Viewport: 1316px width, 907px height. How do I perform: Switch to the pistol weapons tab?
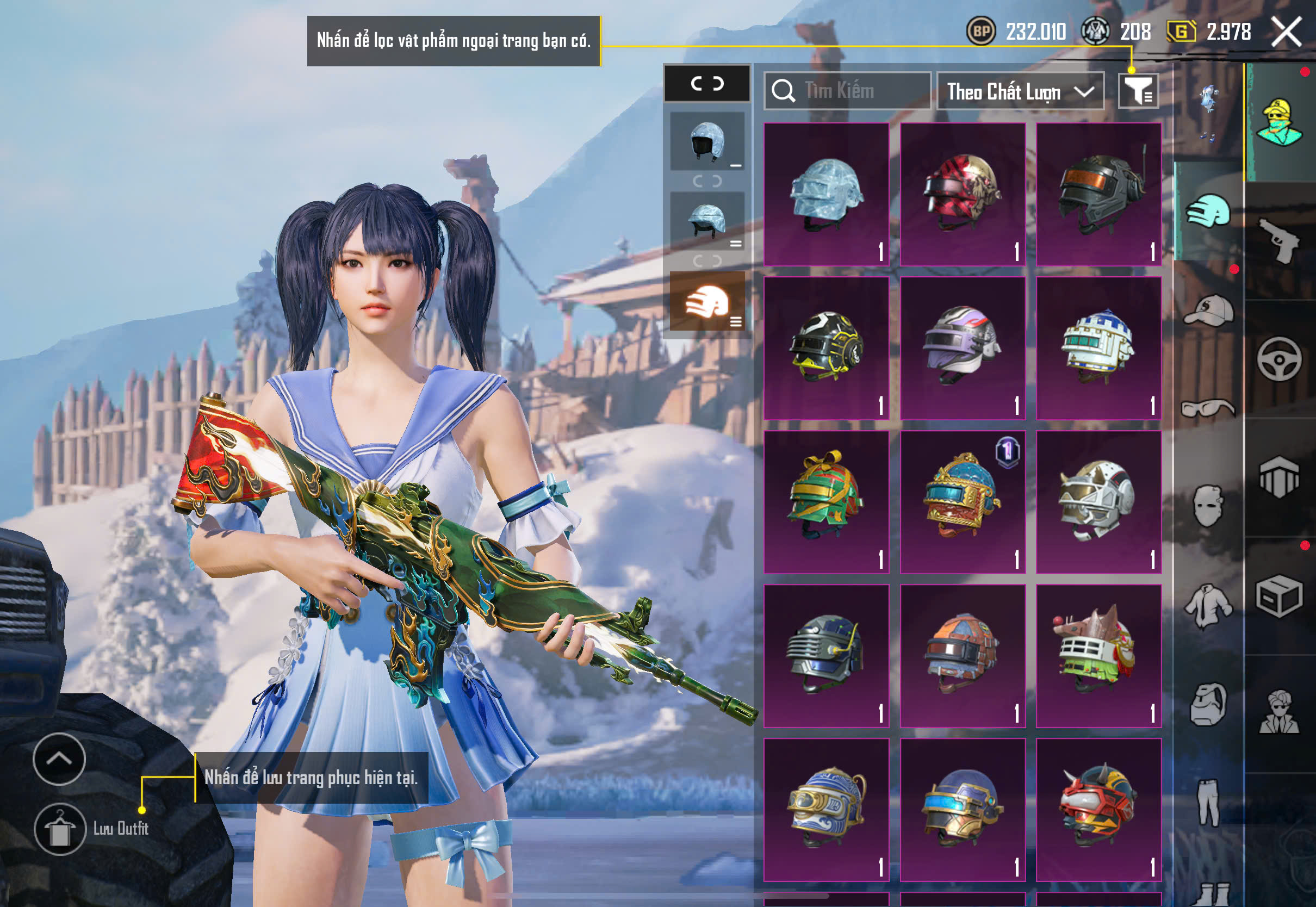[1279, 240]
